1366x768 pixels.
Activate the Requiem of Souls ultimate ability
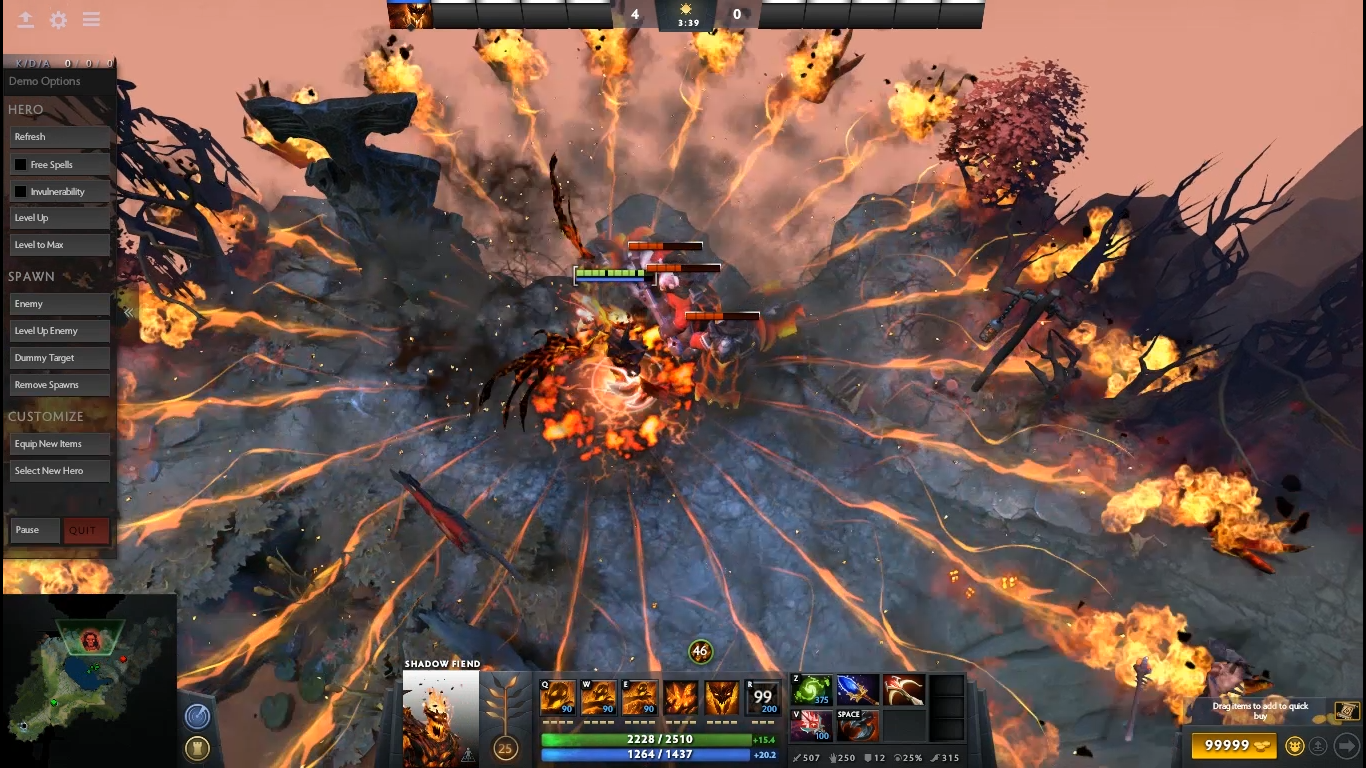pos(763,697)
